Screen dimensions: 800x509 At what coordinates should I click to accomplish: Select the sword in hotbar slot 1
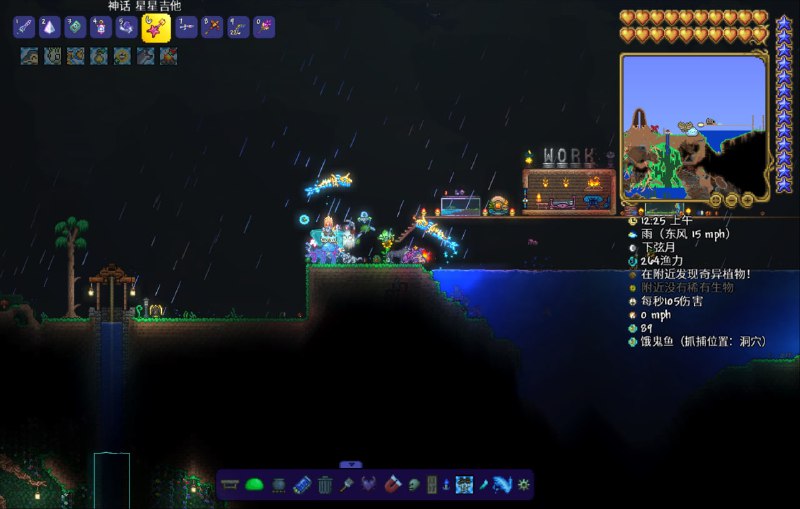tap(24, 27)
